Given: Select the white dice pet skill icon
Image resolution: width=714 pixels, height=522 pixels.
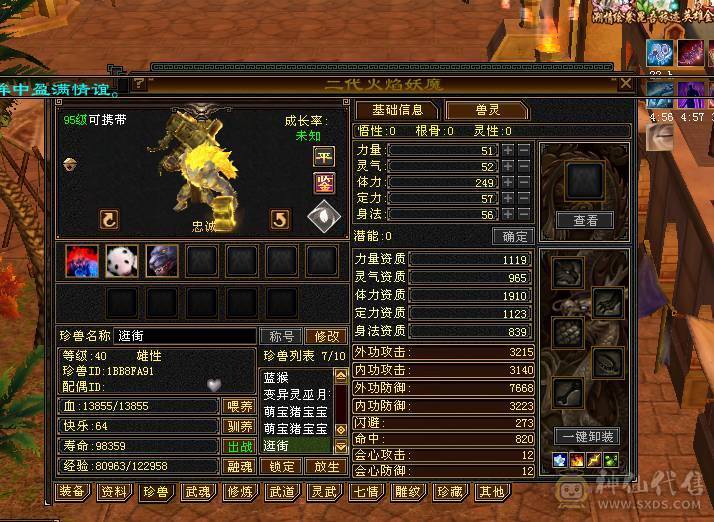Looking at the screenshot, I should click(x=121, y=261).
